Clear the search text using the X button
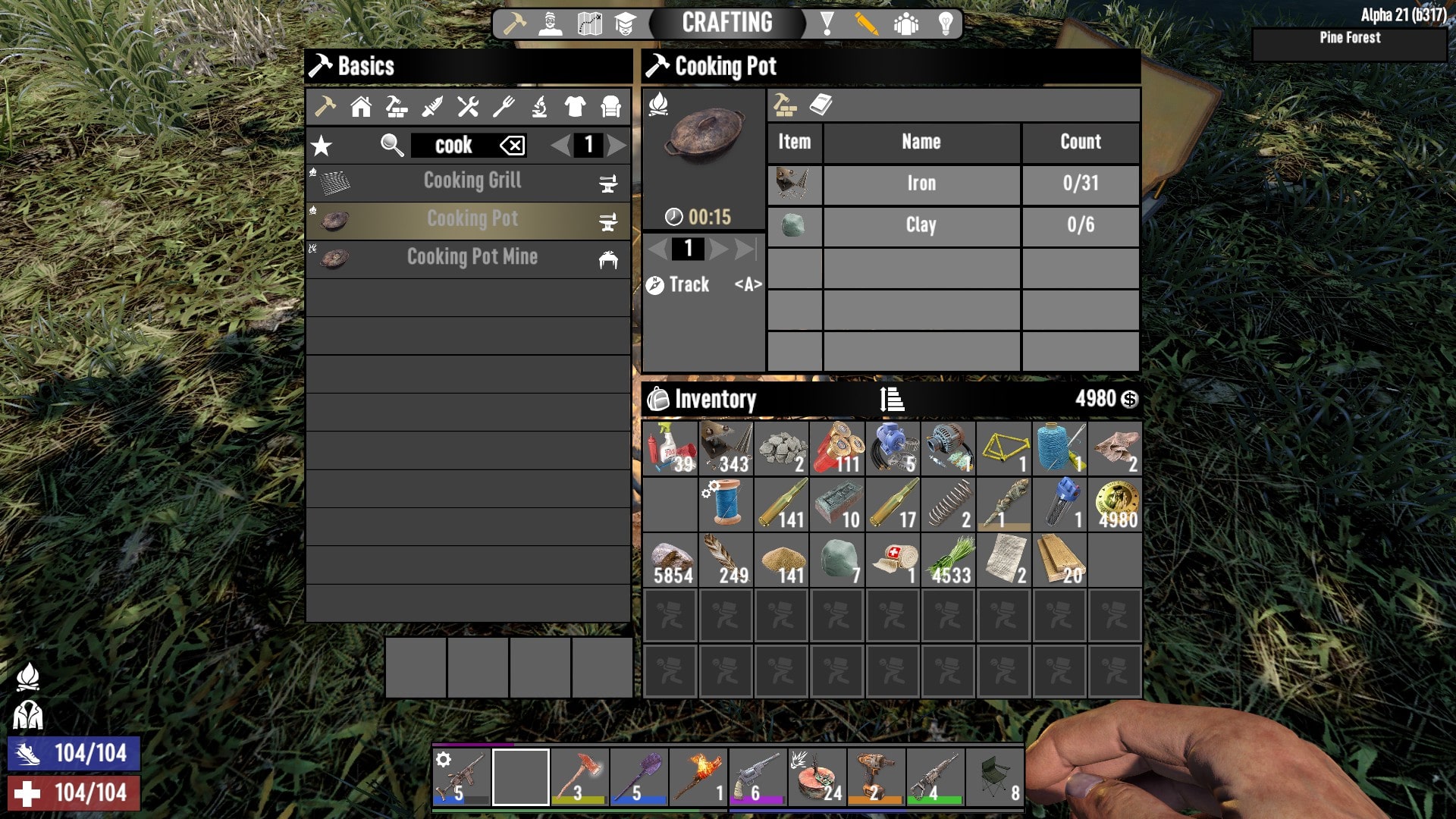This screenshot has width=1456, height=819. [511, 146]
